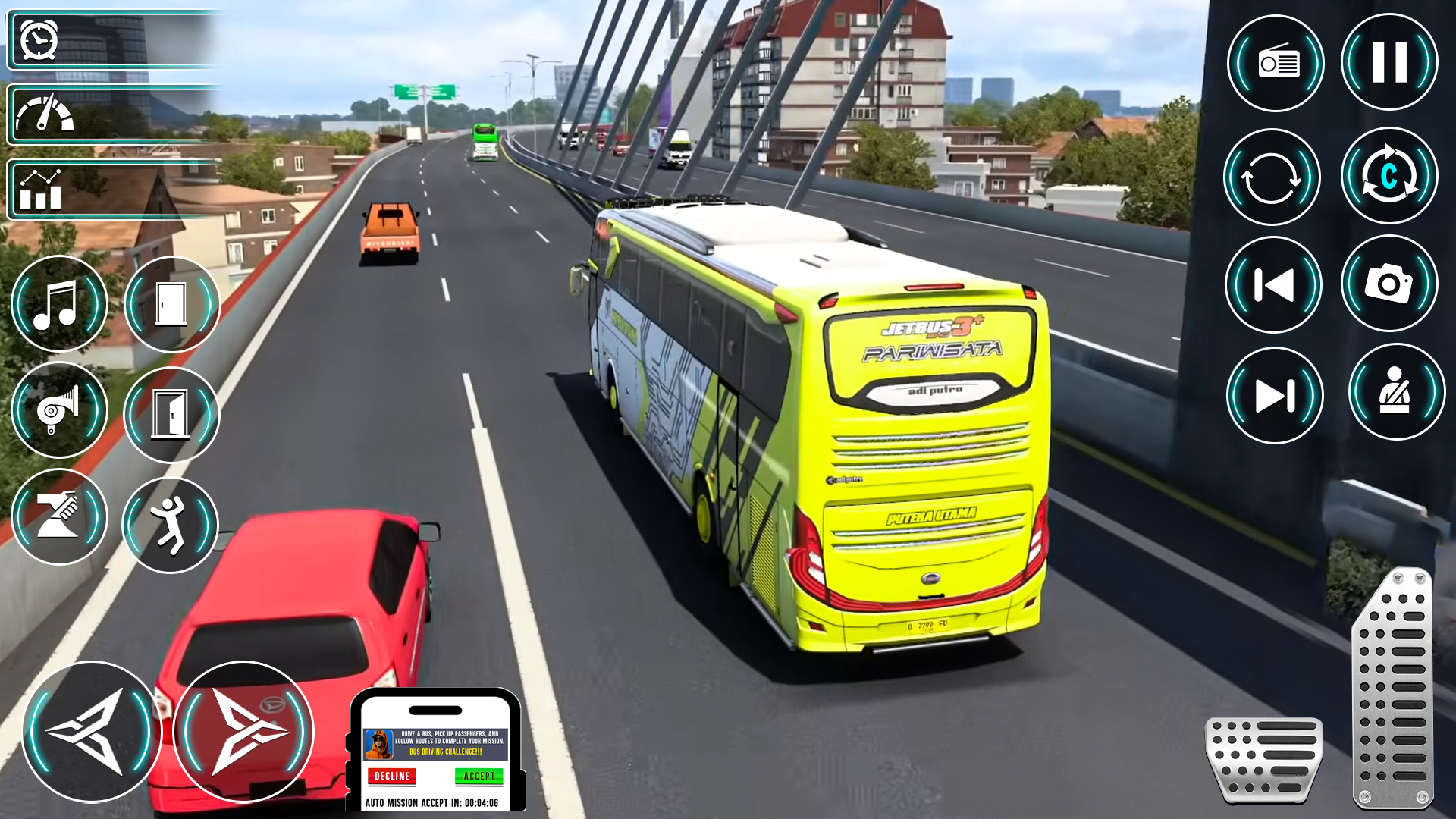Take a screenshot with the camera button
This screenshot has width=1456, height=819.
point(1389,284)
